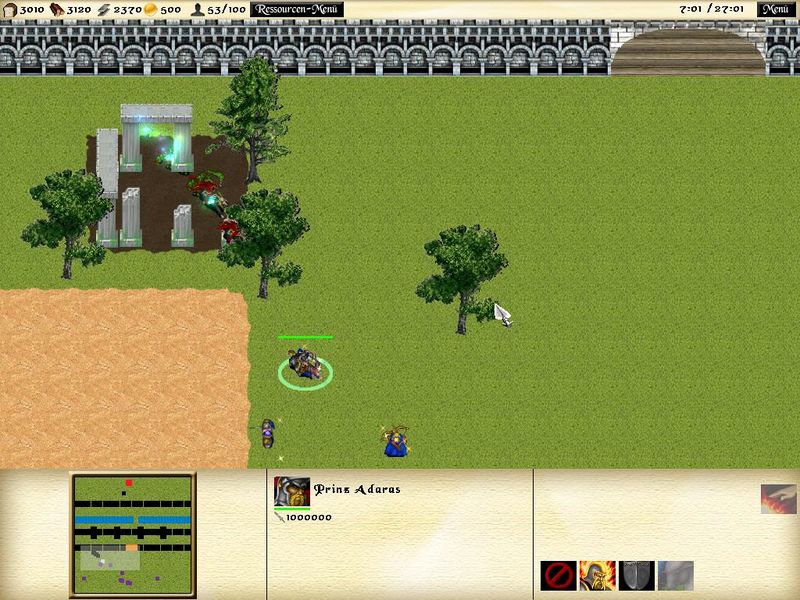Choose the grey double-shield stance icon
The width and height of the screenshot is (800, 600).
(636, 575)
